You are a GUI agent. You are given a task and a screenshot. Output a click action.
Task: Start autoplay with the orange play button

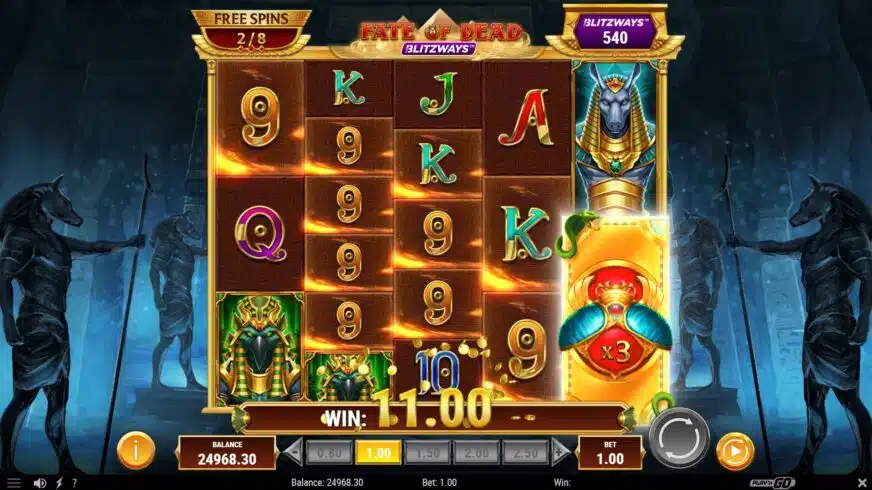click(735, 451)
